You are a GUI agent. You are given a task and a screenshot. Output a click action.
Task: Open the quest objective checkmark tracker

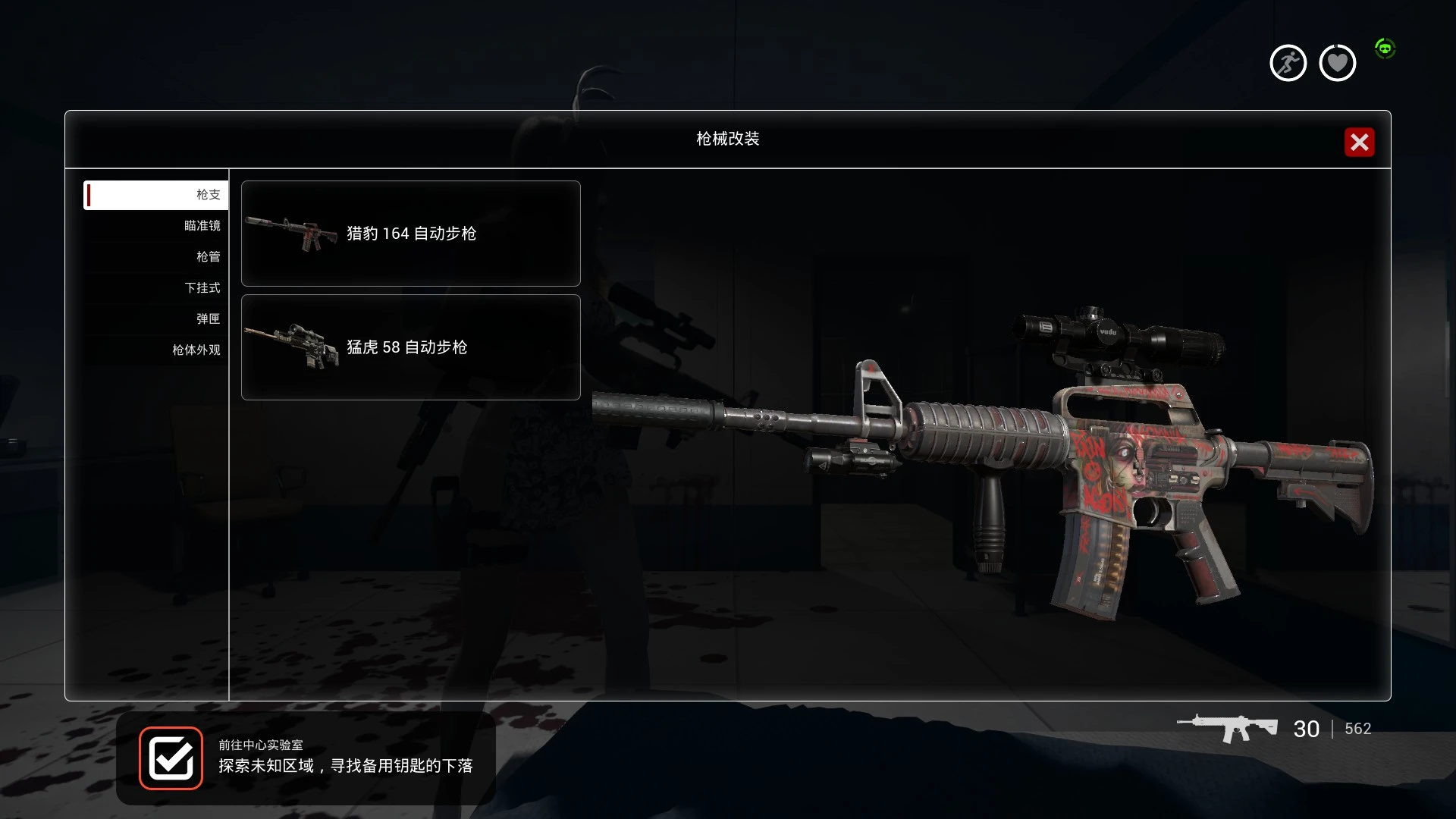171,758
